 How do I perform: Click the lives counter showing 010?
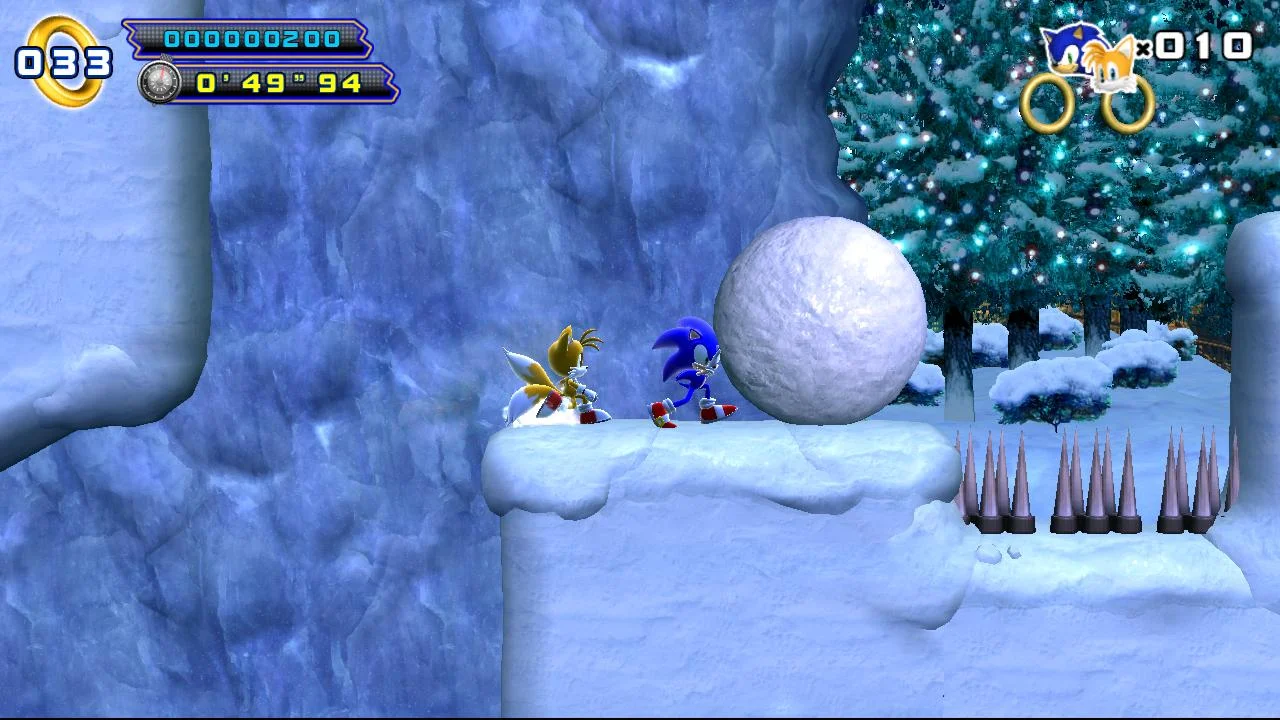pos(1205,45)
